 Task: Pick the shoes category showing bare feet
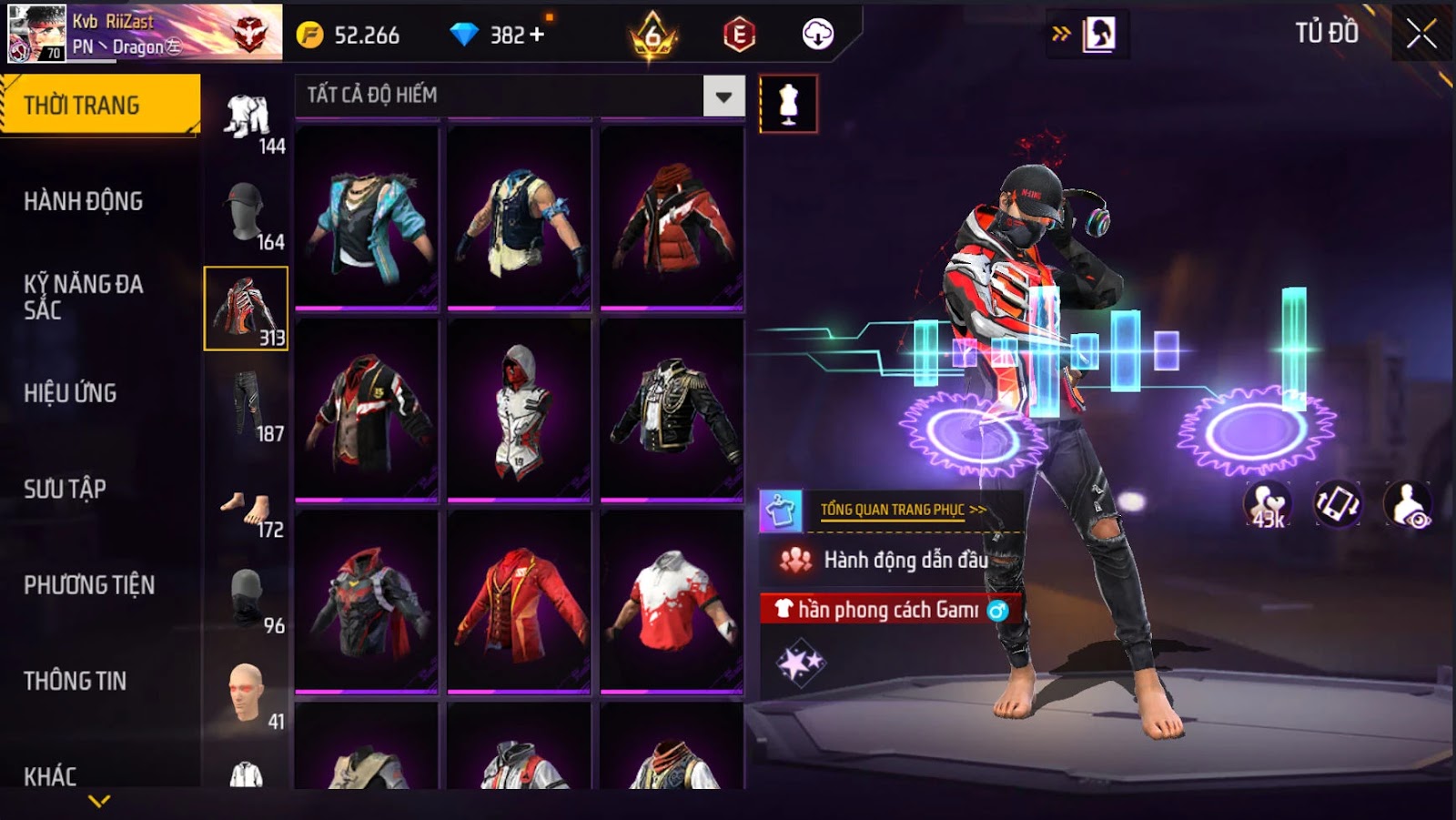[246, 511]
